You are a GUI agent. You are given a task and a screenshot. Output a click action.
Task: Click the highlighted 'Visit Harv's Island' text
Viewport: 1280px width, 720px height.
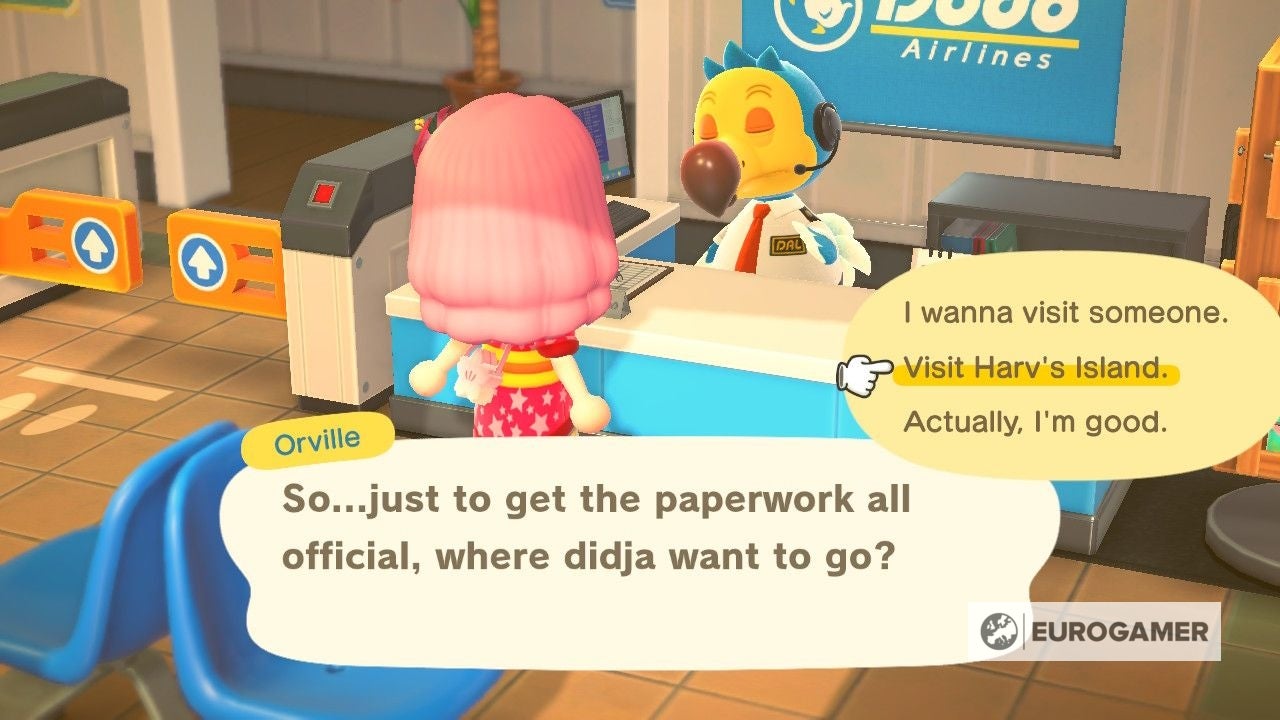tap(1037, 369)
